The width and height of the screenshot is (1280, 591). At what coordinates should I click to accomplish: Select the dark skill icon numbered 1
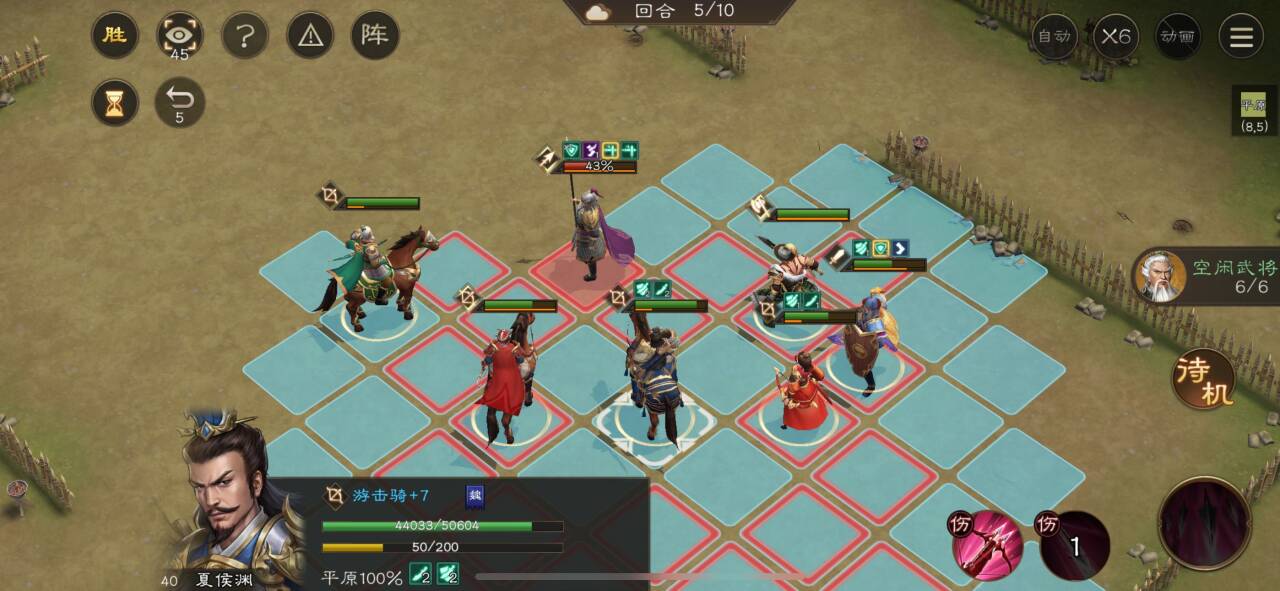pos(1074,545)
